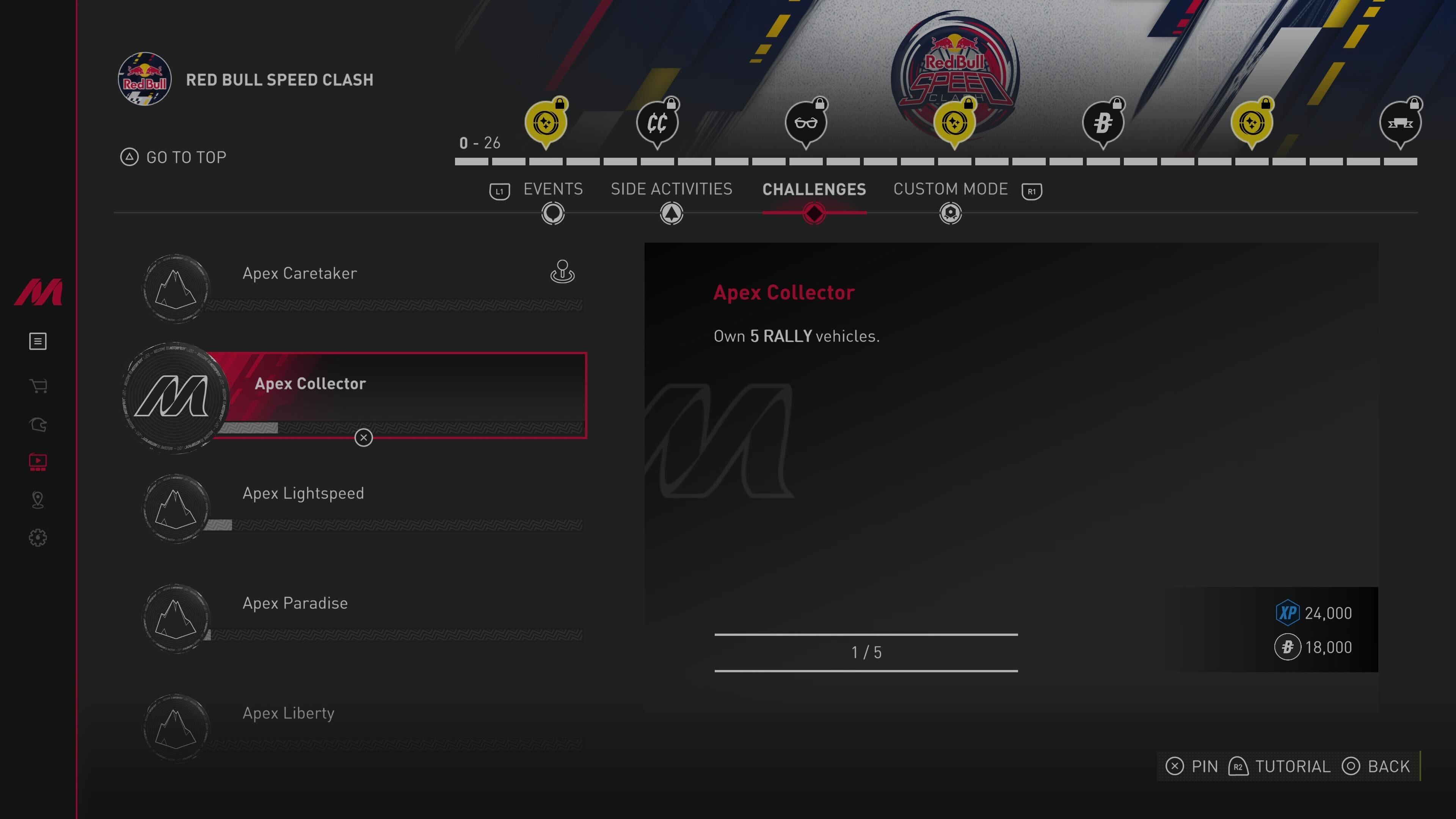Open the shopping cart sidebar icon
Screen dimensions: 1456x819
pos(38,386)
